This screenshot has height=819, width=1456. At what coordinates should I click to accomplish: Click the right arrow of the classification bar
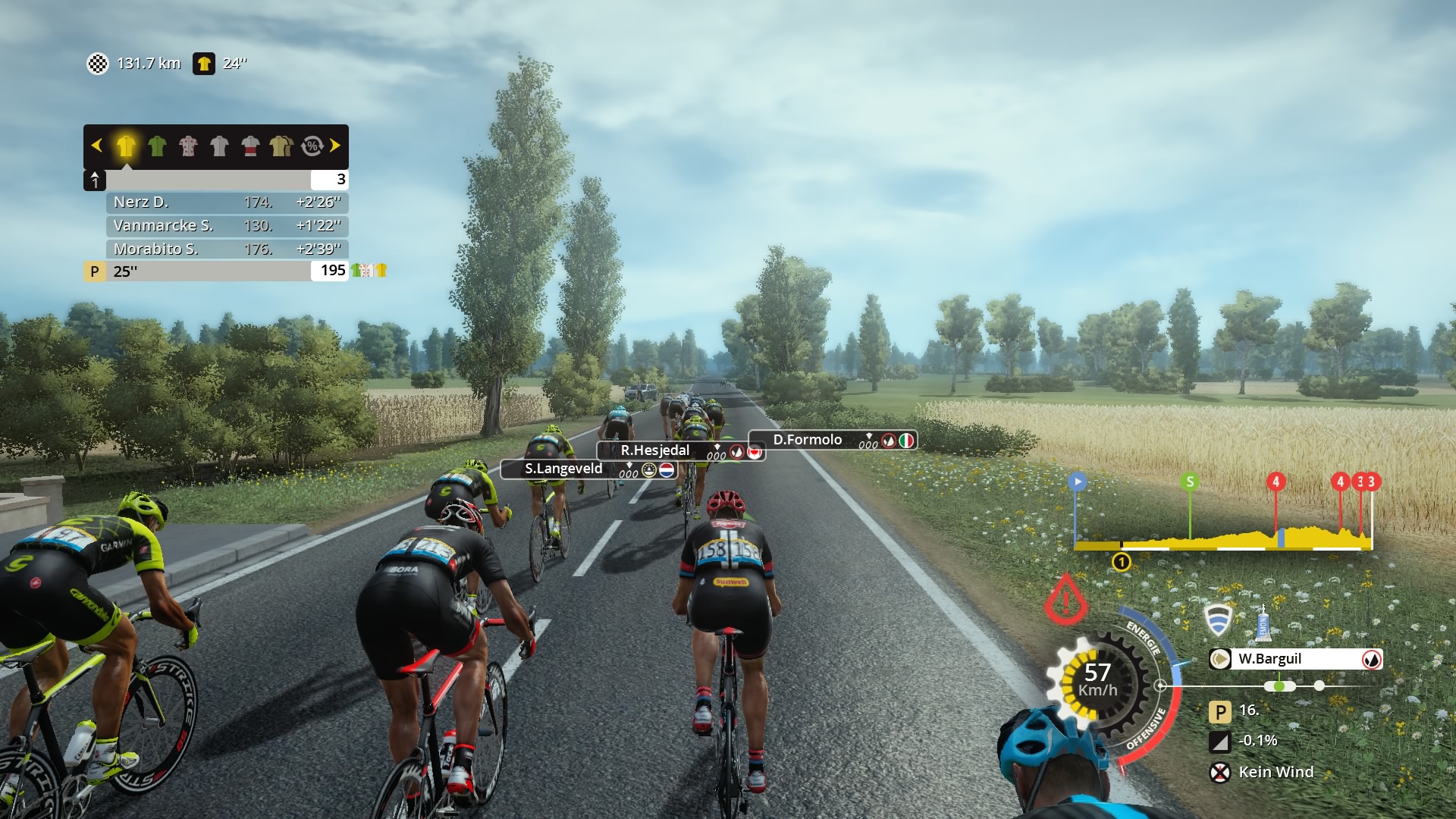tap(335, 146)
